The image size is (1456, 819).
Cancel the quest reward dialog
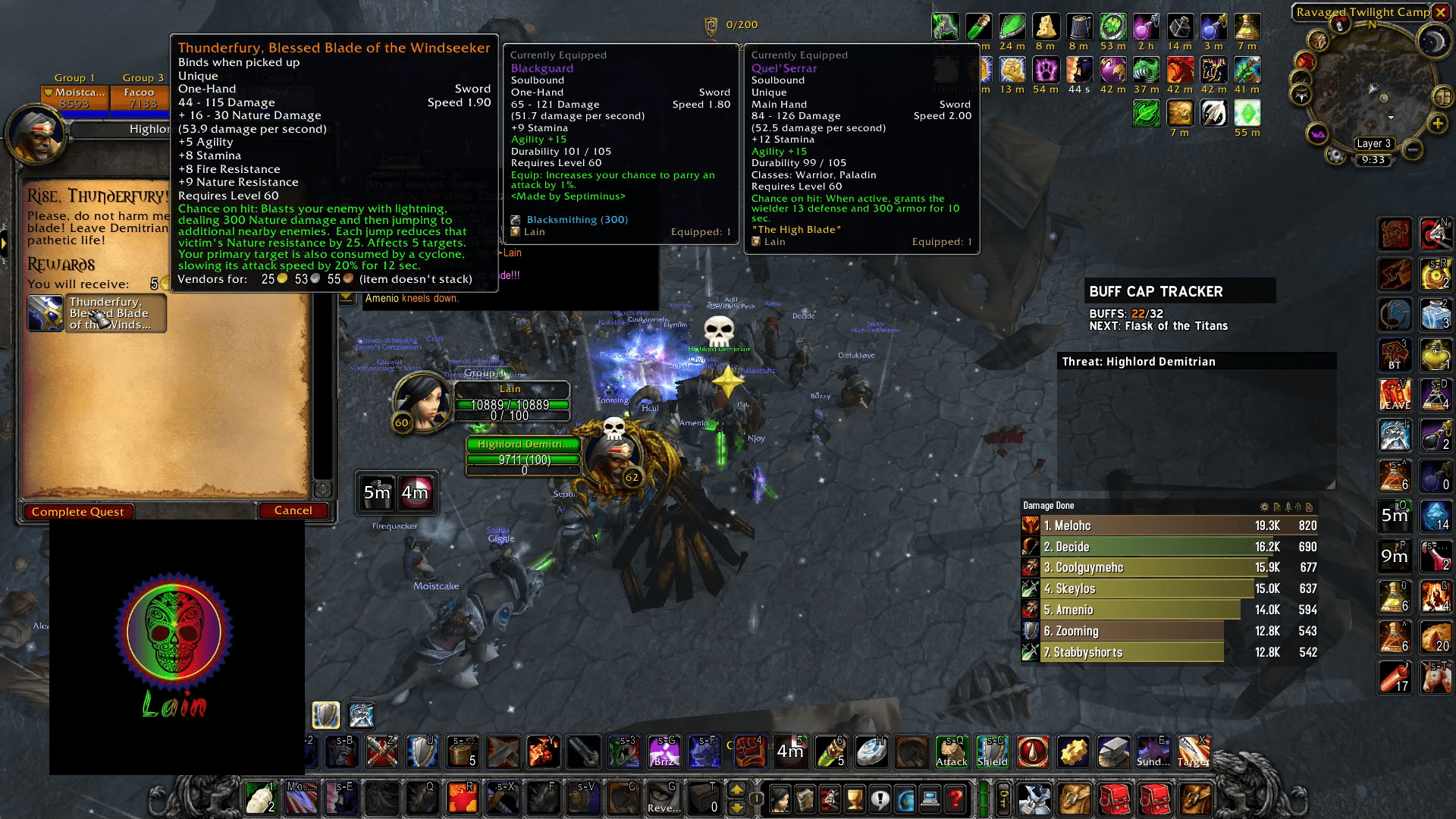[x=293, y=510]
